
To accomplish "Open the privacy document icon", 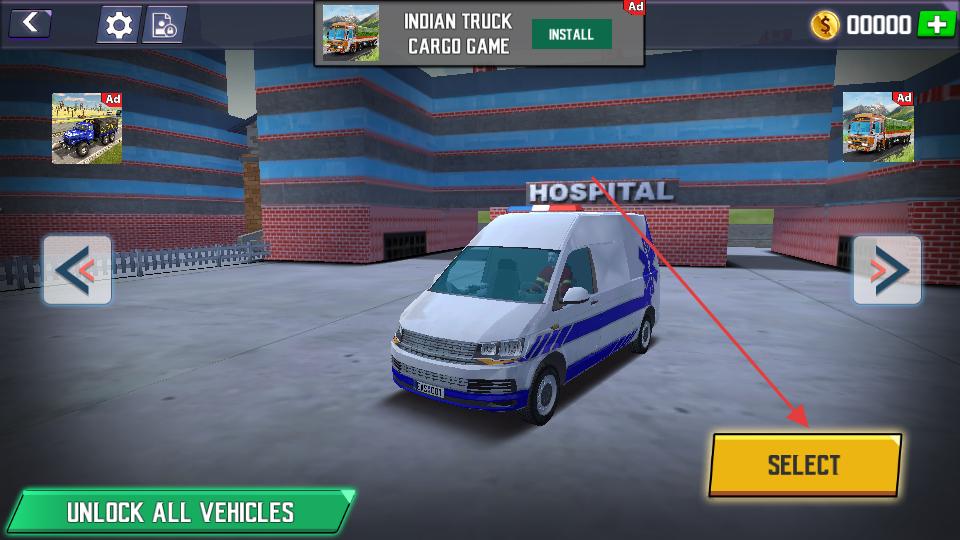I will 163,25.
